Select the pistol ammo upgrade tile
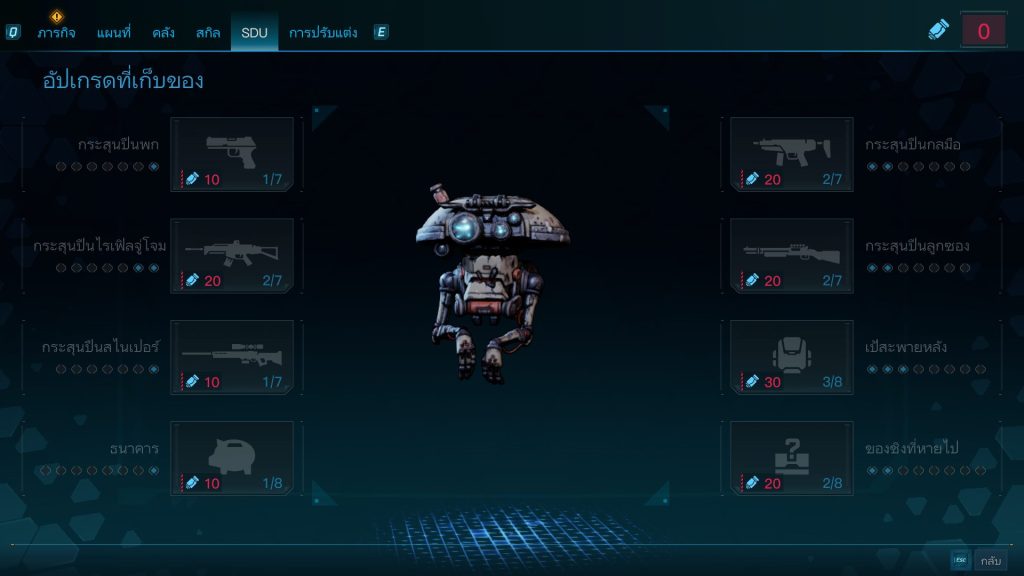This screenshot has width=1024, height=576. pyautogui.click(x=232, y=154)
